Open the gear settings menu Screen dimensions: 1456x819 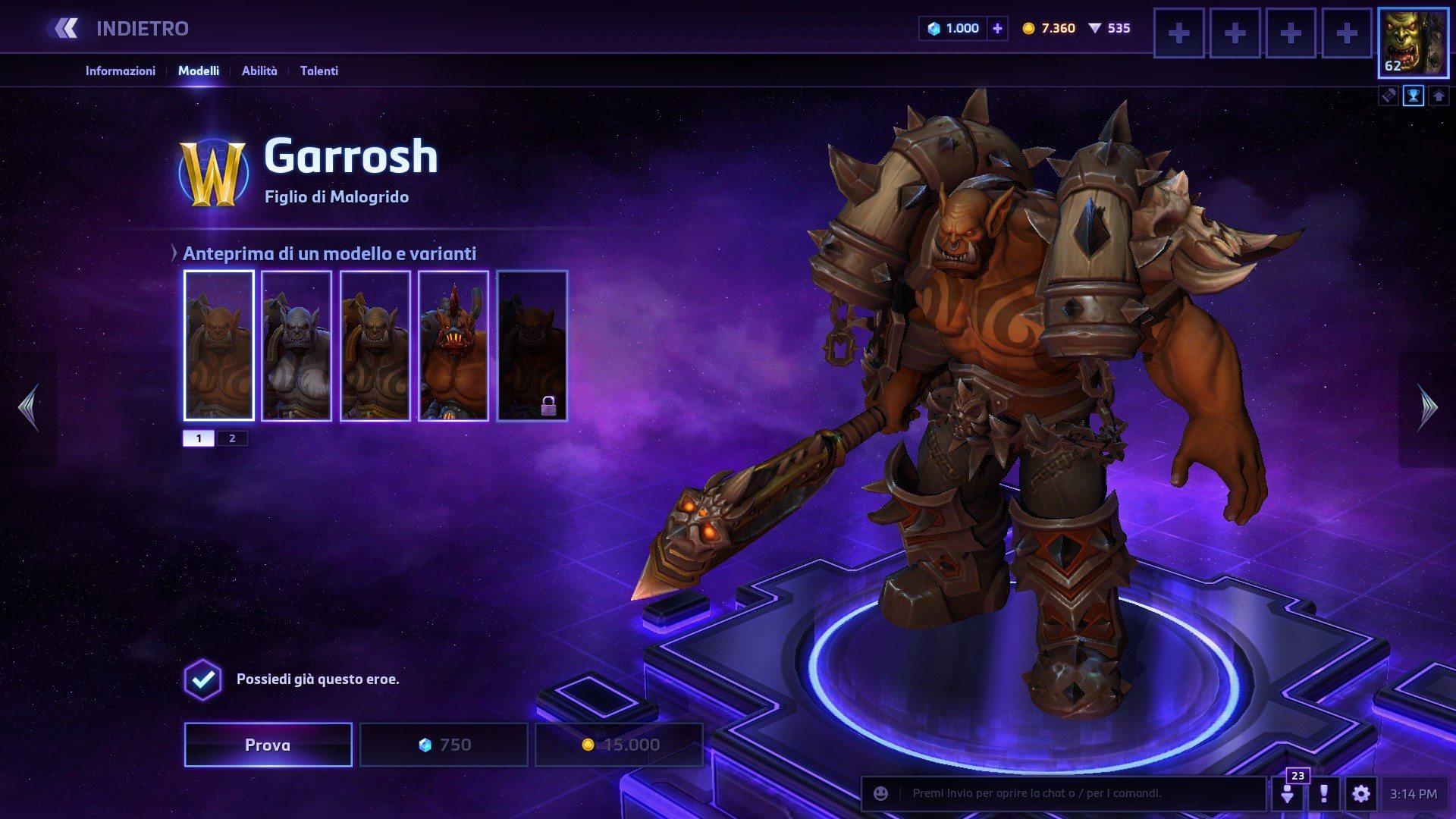1360,794
